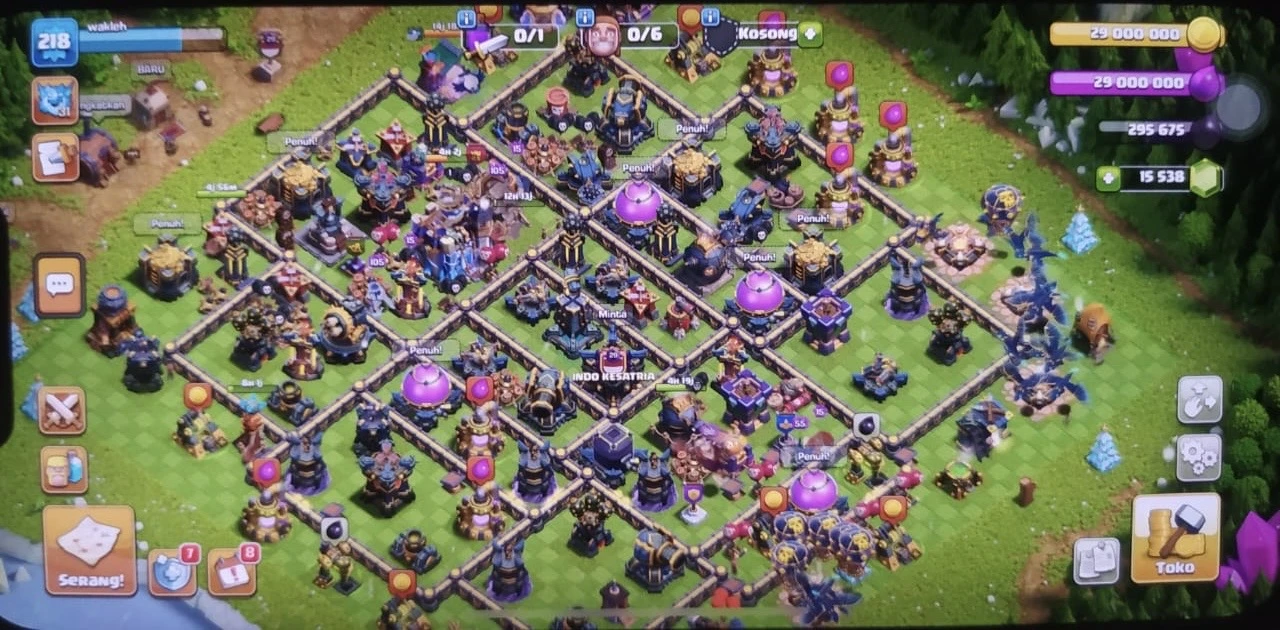Open the shield icon with badge 7
This screenshot has width=1280, height=630.
[x=172, y=572]
